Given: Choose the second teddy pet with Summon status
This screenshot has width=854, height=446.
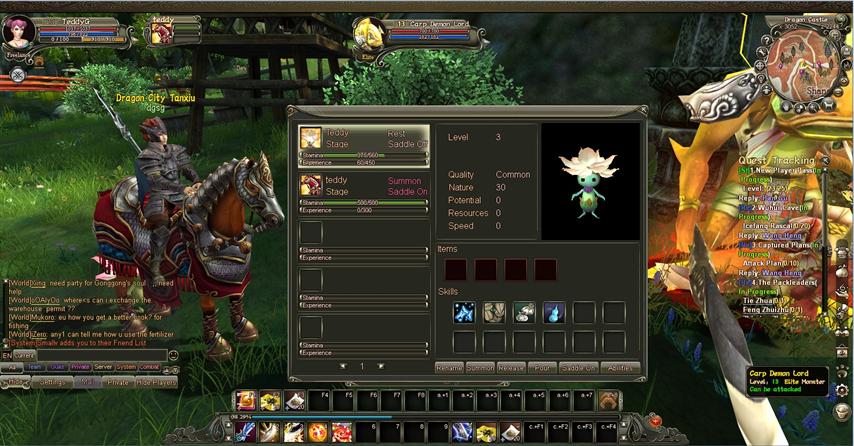Looking at the screenshot, I should coord(364,191).
